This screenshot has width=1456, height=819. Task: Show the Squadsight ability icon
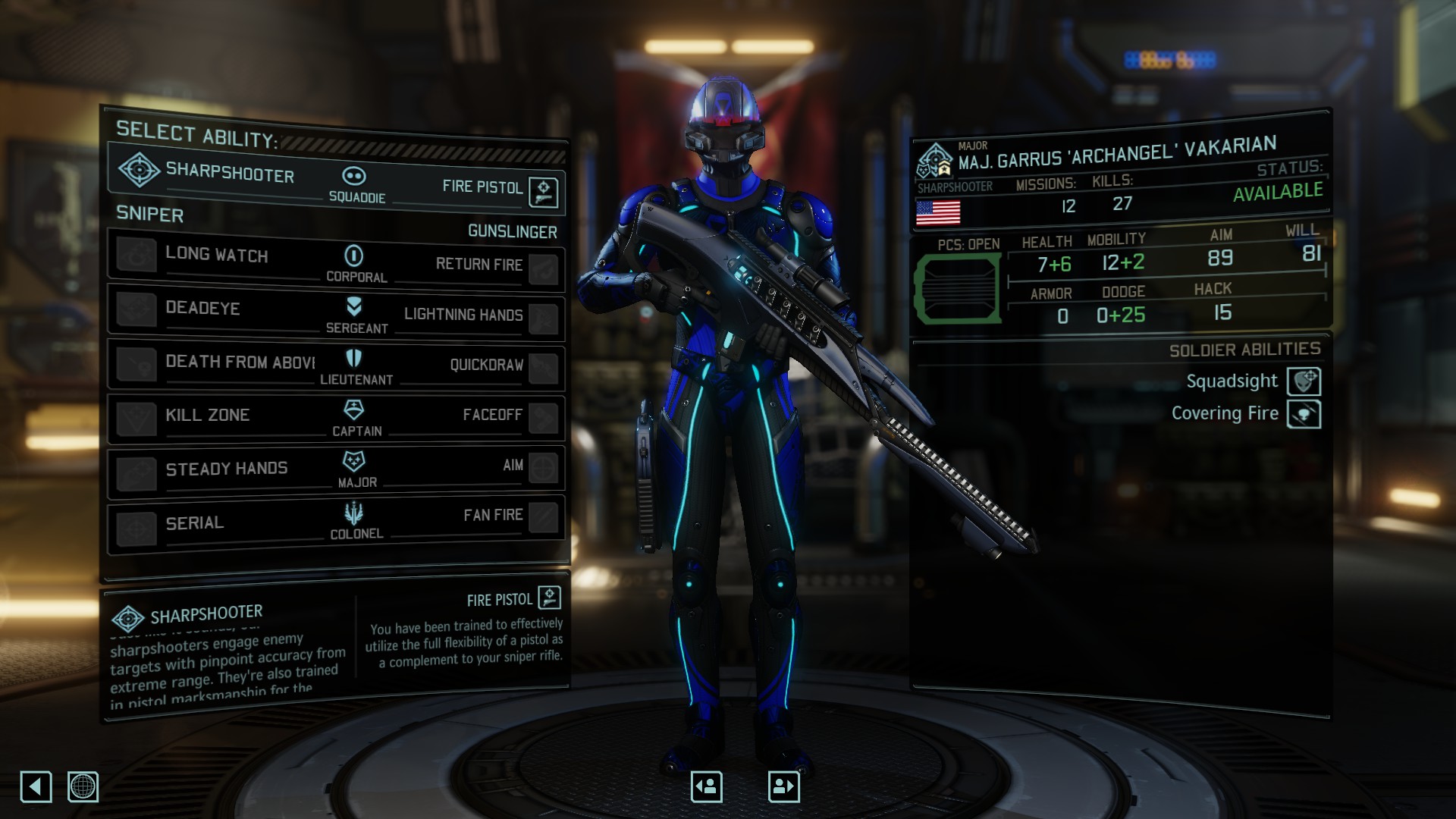pos(1304,381)
